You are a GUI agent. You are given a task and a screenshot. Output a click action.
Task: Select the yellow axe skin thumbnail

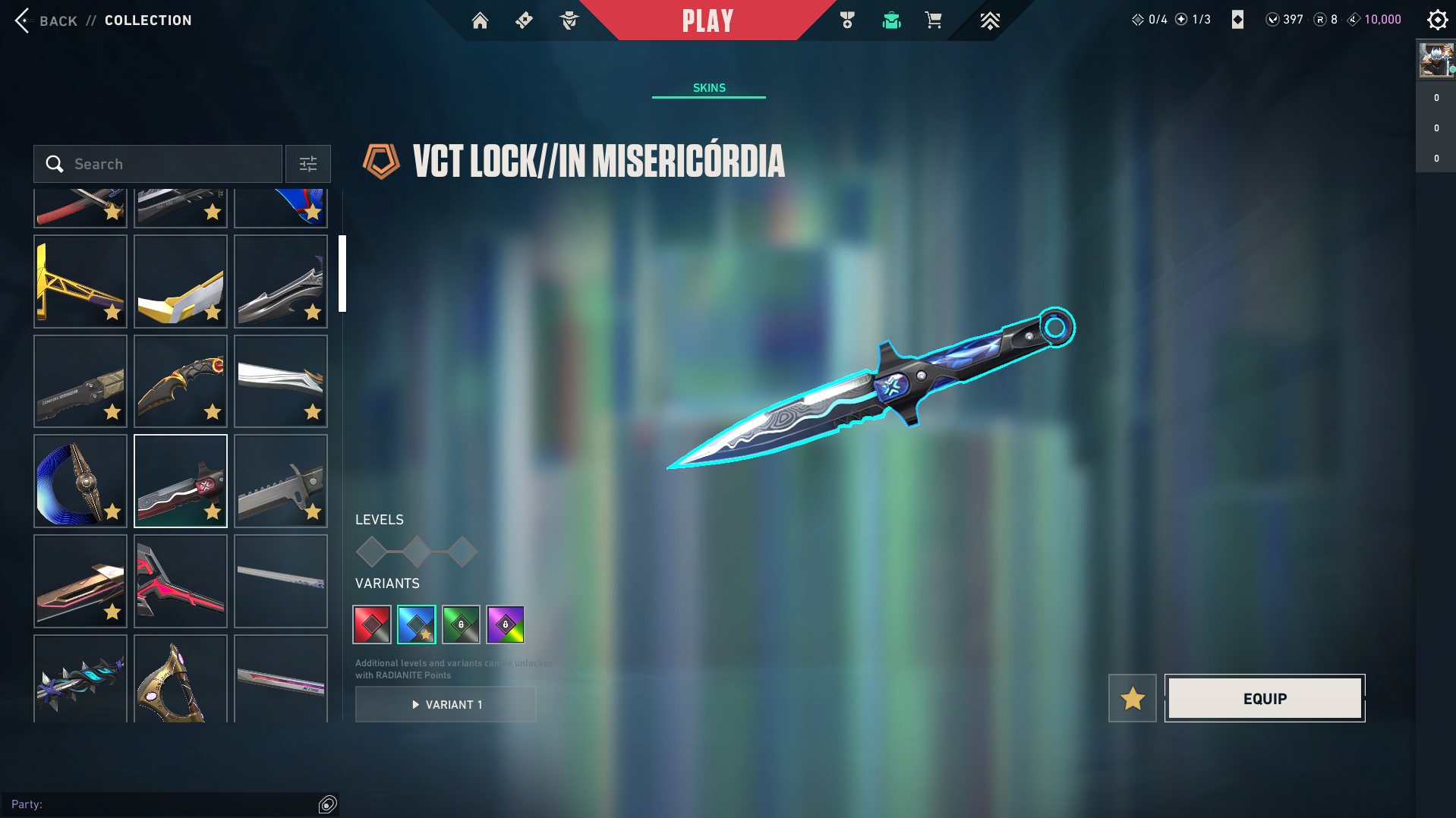coord(80,282)
